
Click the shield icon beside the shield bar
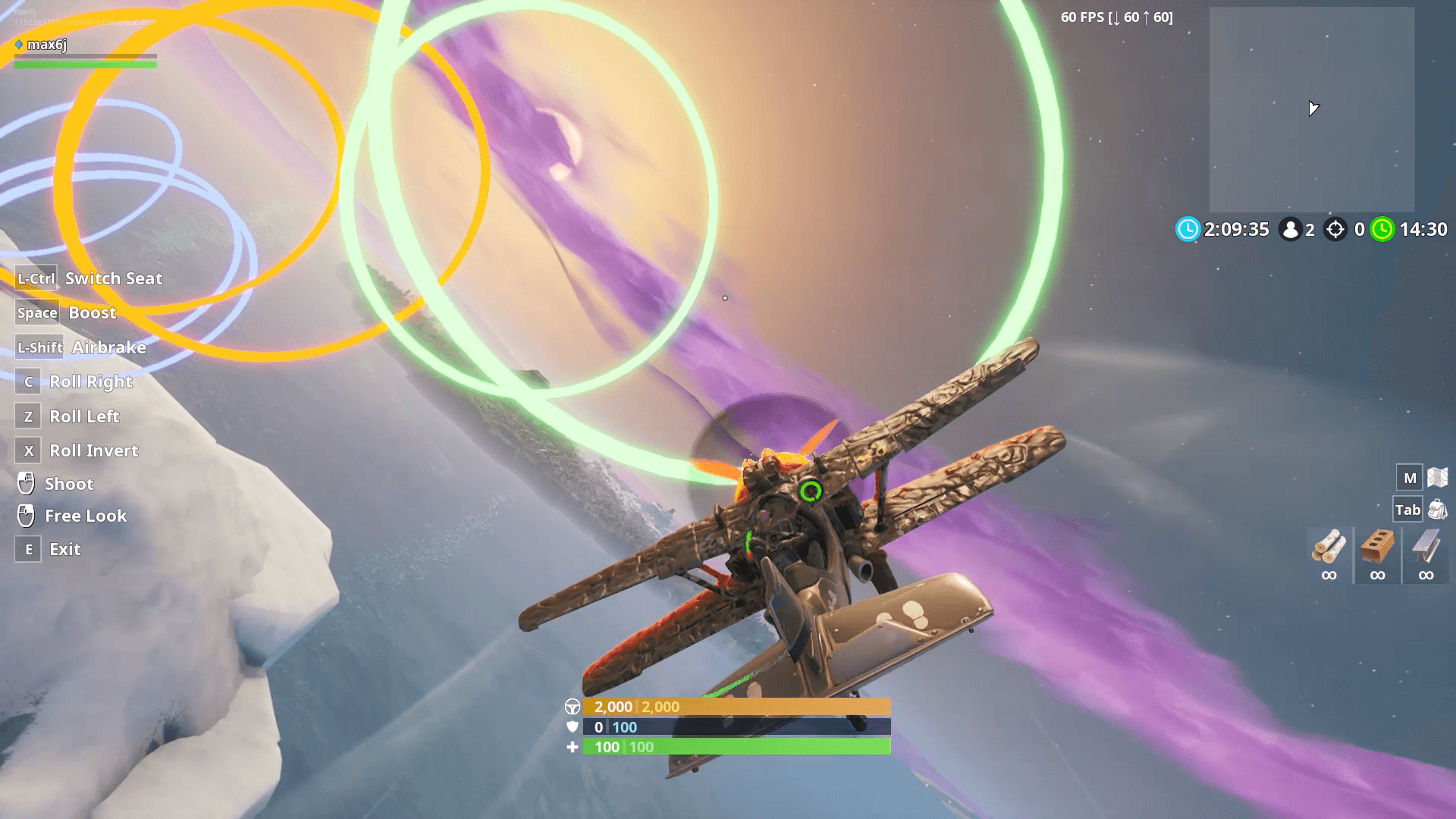[574, 726]
